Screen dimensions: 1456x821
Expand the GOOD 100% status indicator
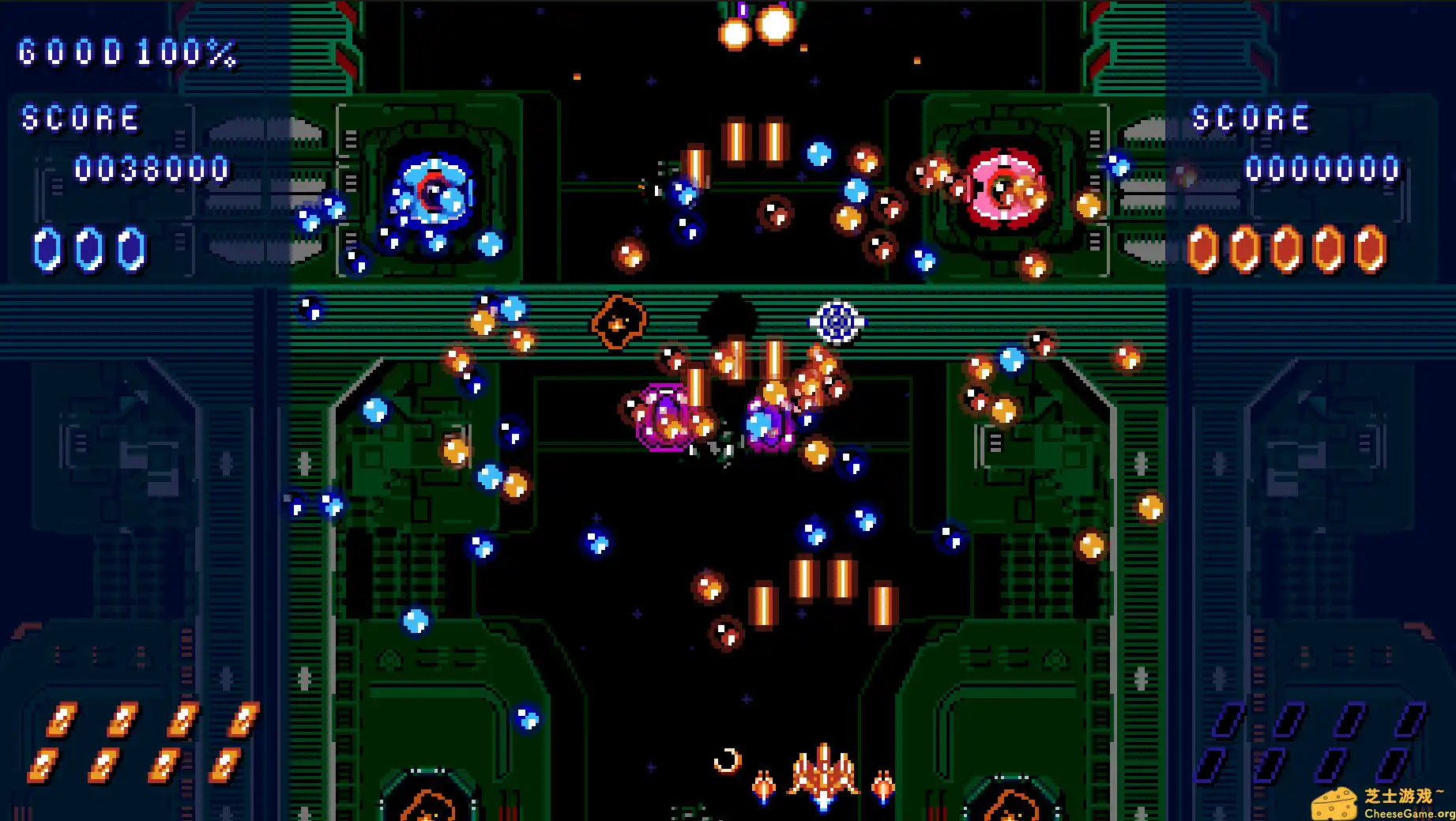(125, 54)
